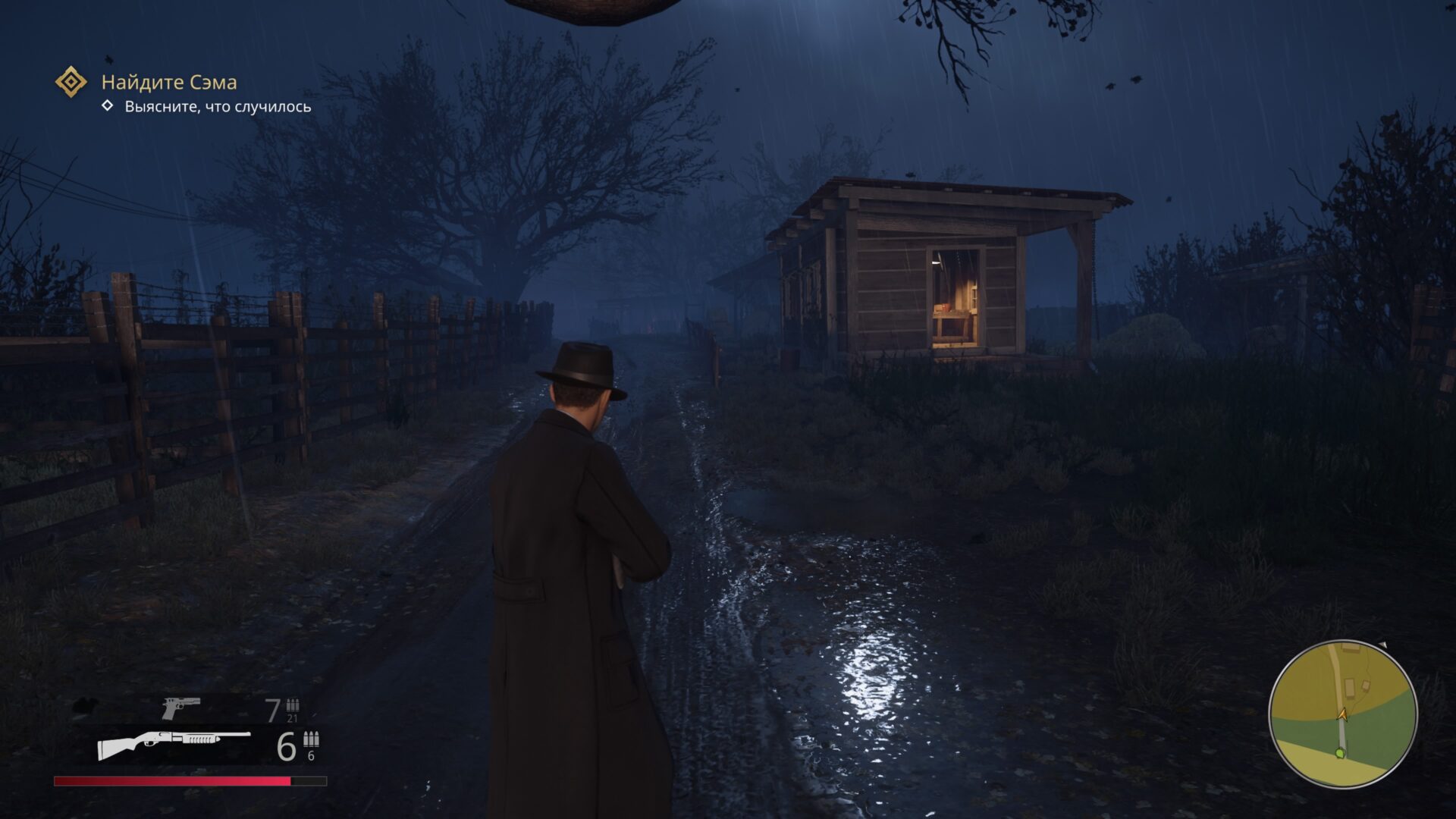
Task: Select the pistol weapon slot
Action: point(180,708)
